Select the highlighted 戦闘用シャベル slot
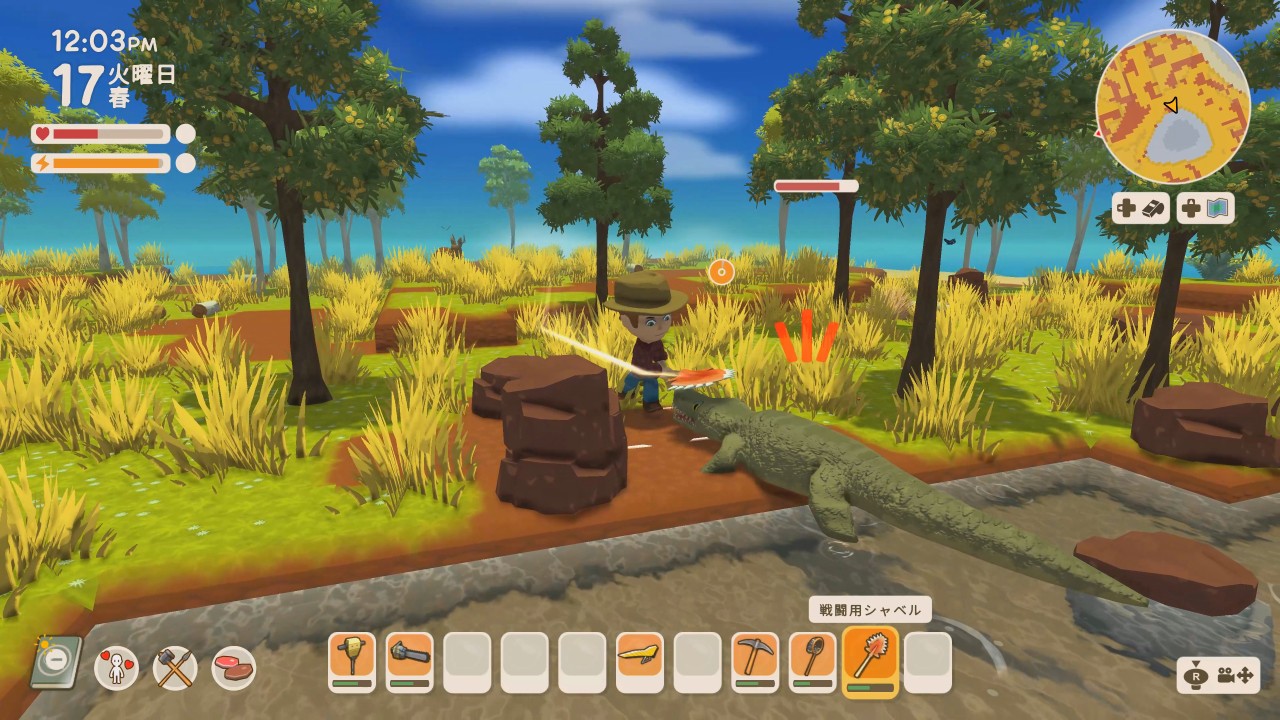Screen dimensions: 1280x720 (x=870, y=660)
